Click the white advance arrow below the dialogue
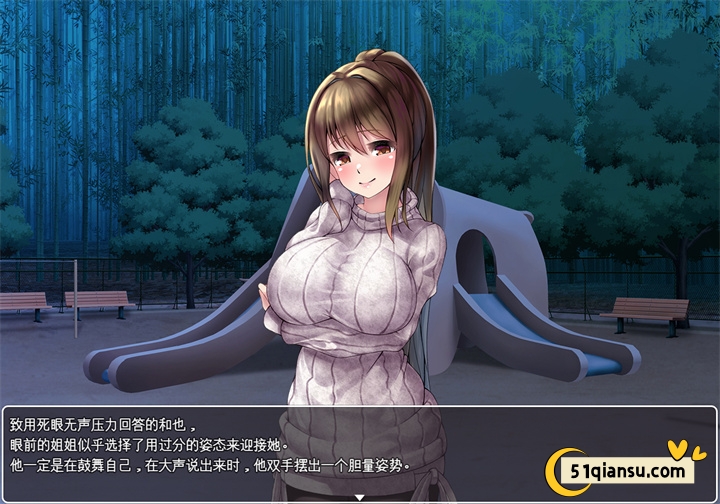The image size is (720, 504). [x=359, y=497]
